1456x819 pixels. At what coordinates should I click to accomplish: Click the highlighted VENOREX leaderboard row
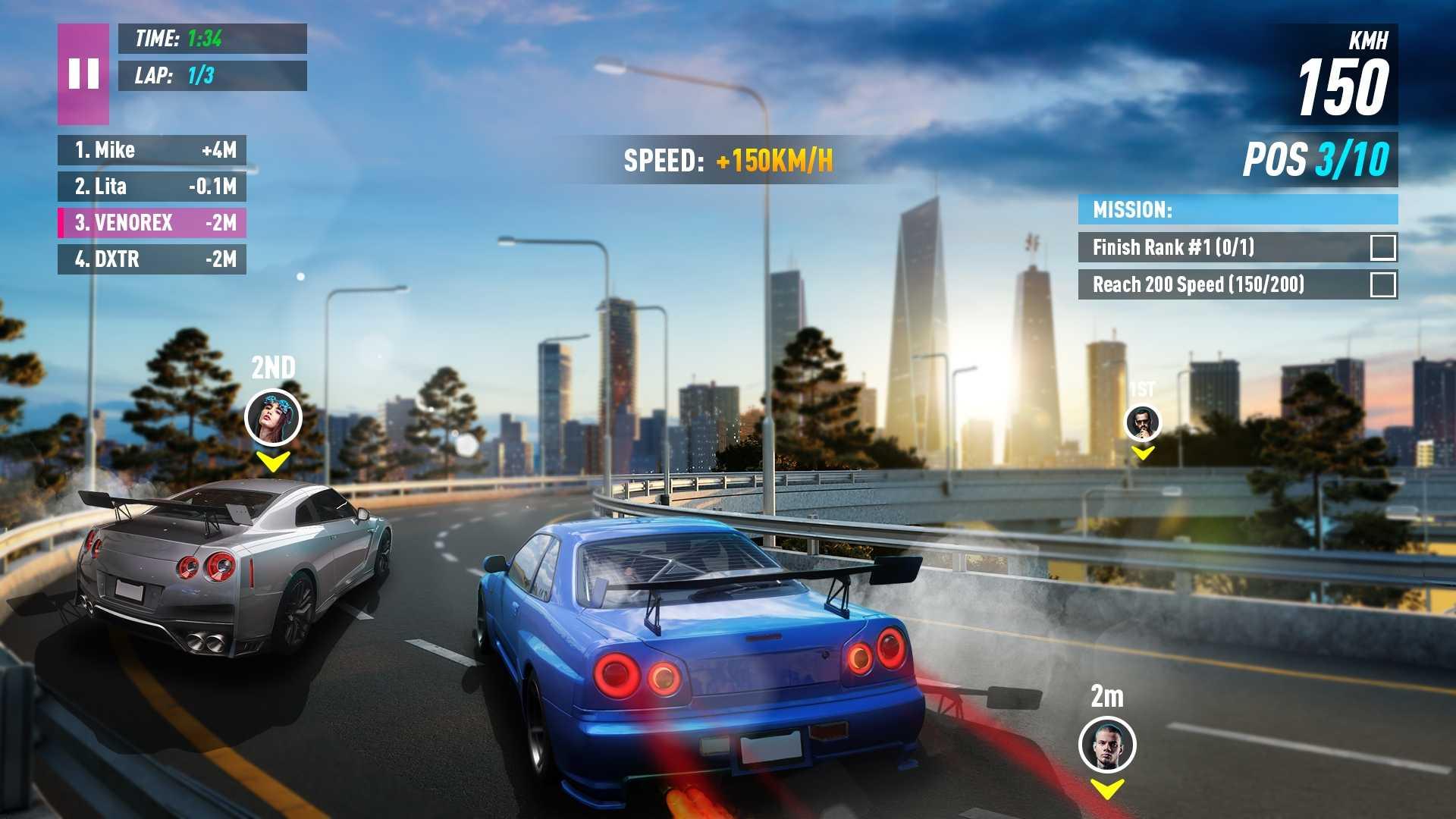[x=152, y=223]
